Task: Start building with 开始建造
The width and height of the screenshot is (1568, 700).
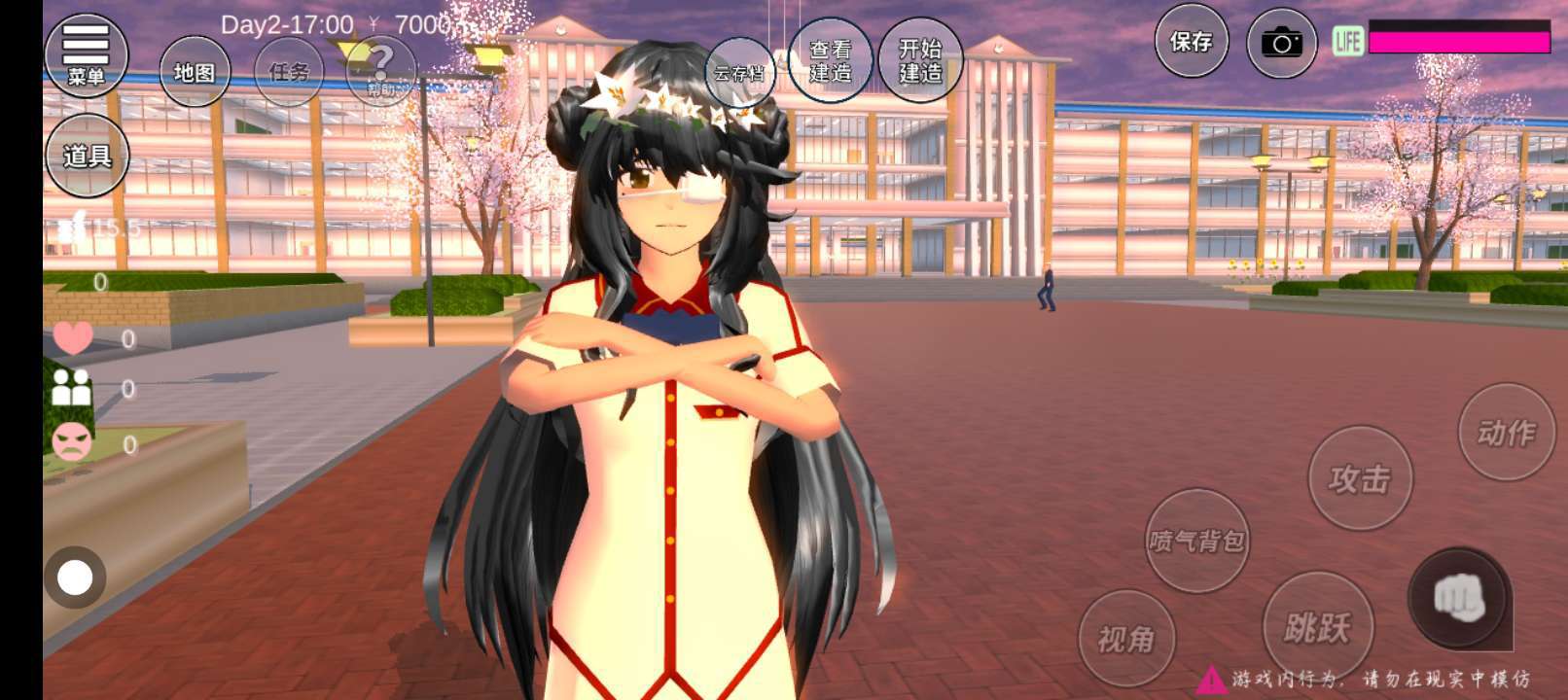Action: (x=919, y=60)
